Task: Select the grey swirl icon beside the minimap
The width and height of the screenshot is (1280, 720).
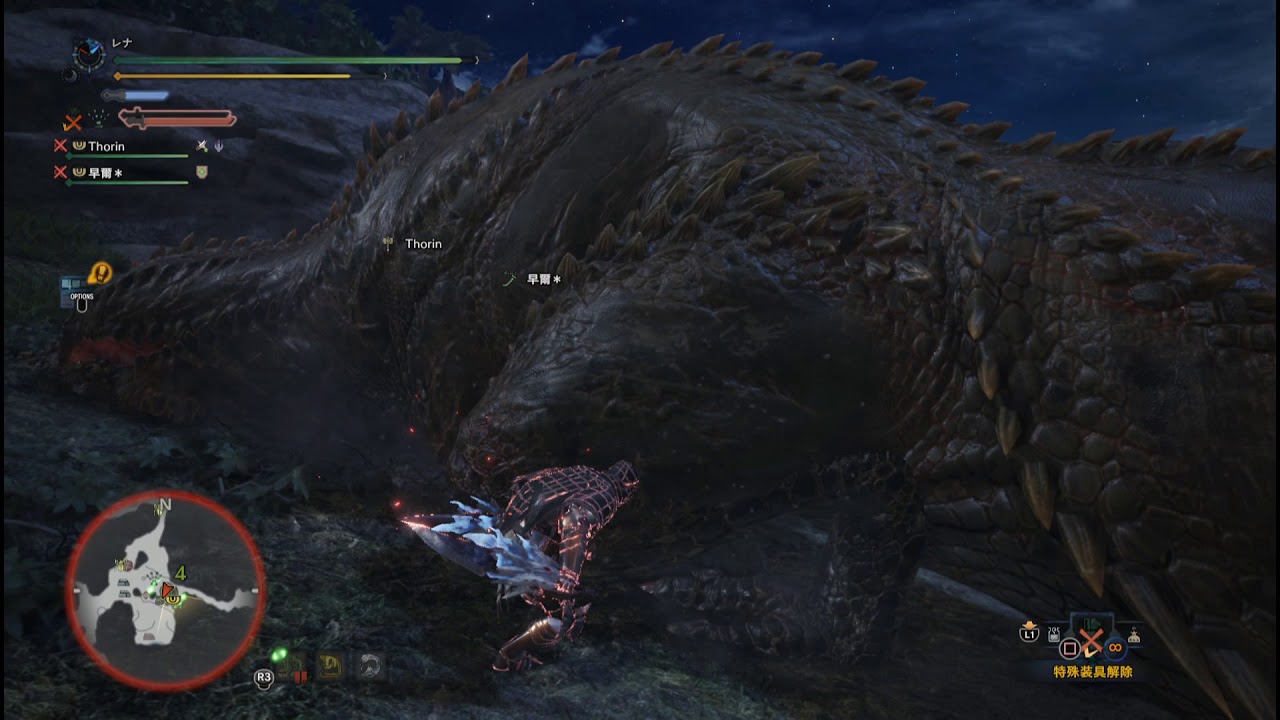Action: click(x=369, y=665)
